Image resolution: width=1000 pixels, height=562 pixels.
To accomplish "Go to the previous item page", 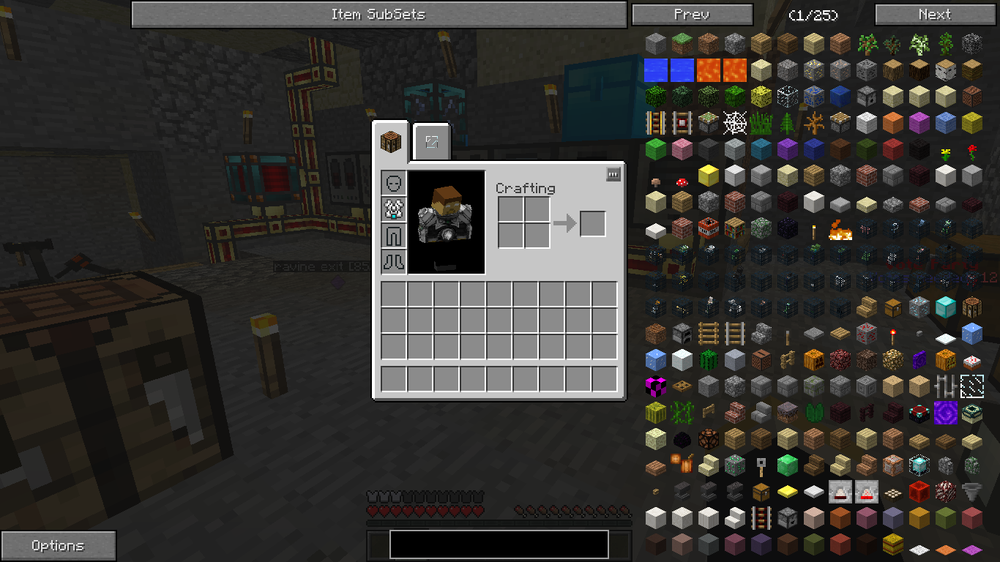I will [691, 14].
